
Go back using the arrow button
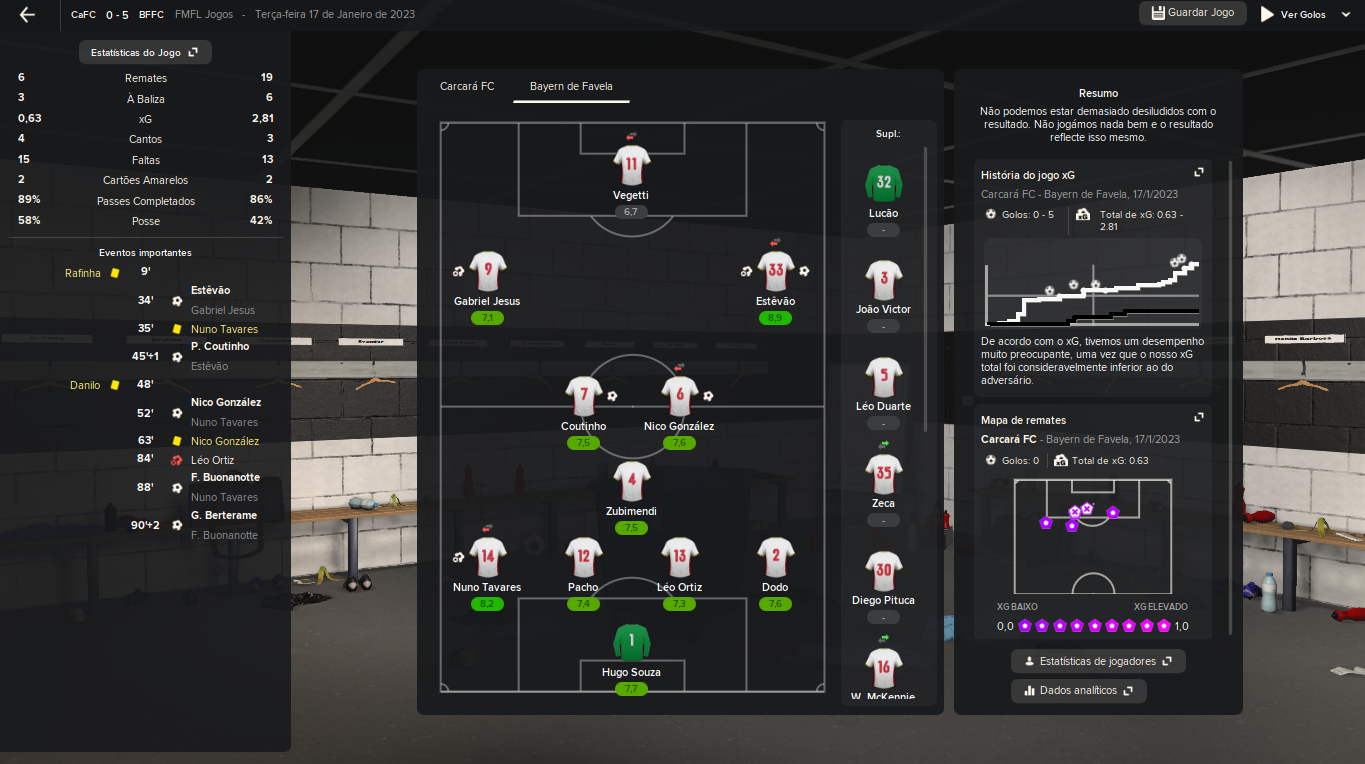click(28, 15)
